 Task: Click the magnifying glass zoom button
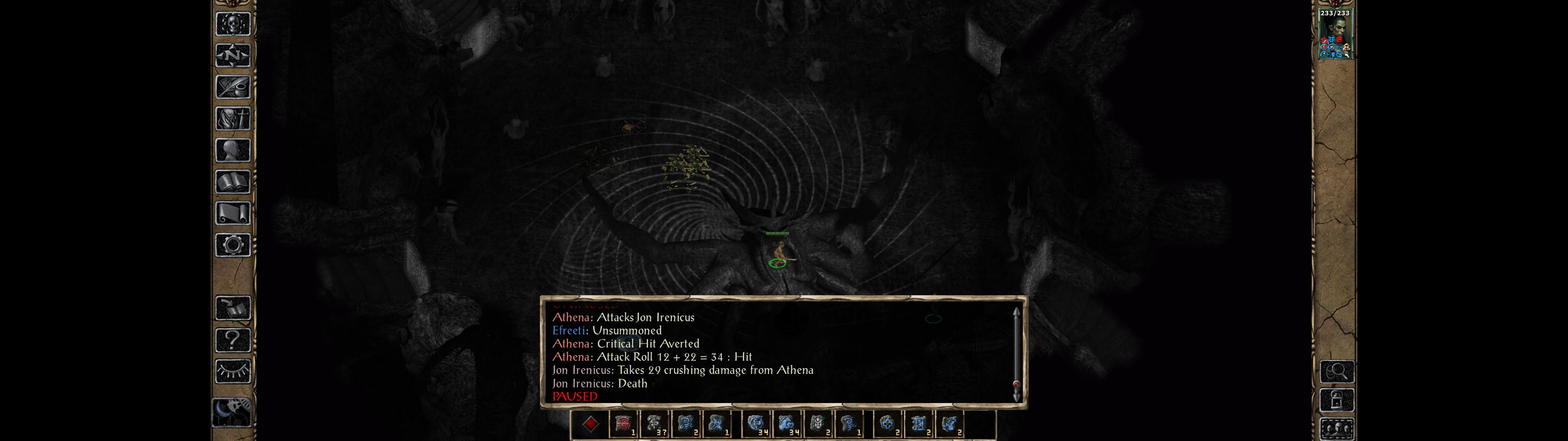coord(1337,371)
